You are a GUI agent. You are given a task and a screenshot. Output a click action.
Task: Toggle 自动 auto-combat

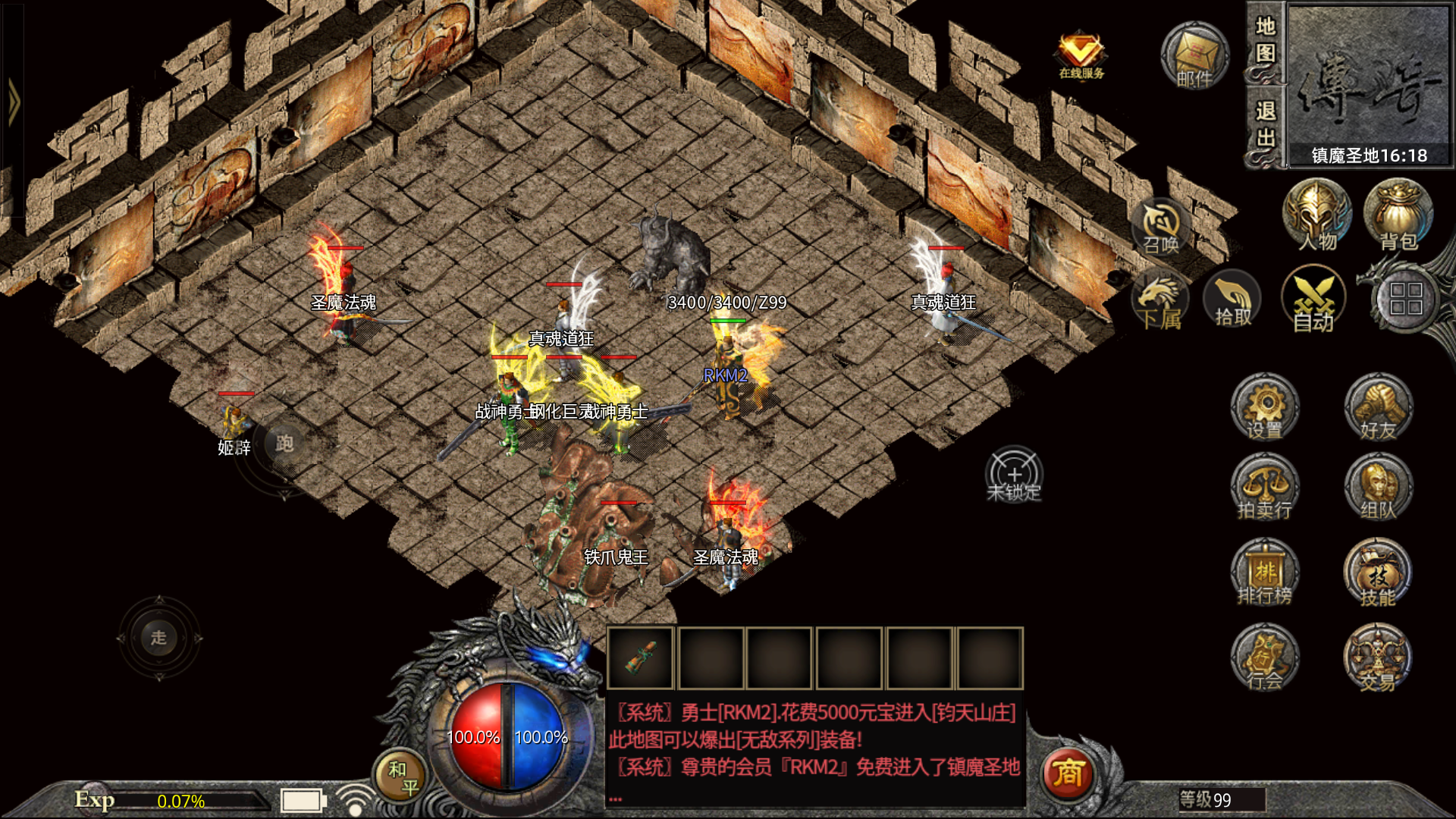pos(1313,300)
